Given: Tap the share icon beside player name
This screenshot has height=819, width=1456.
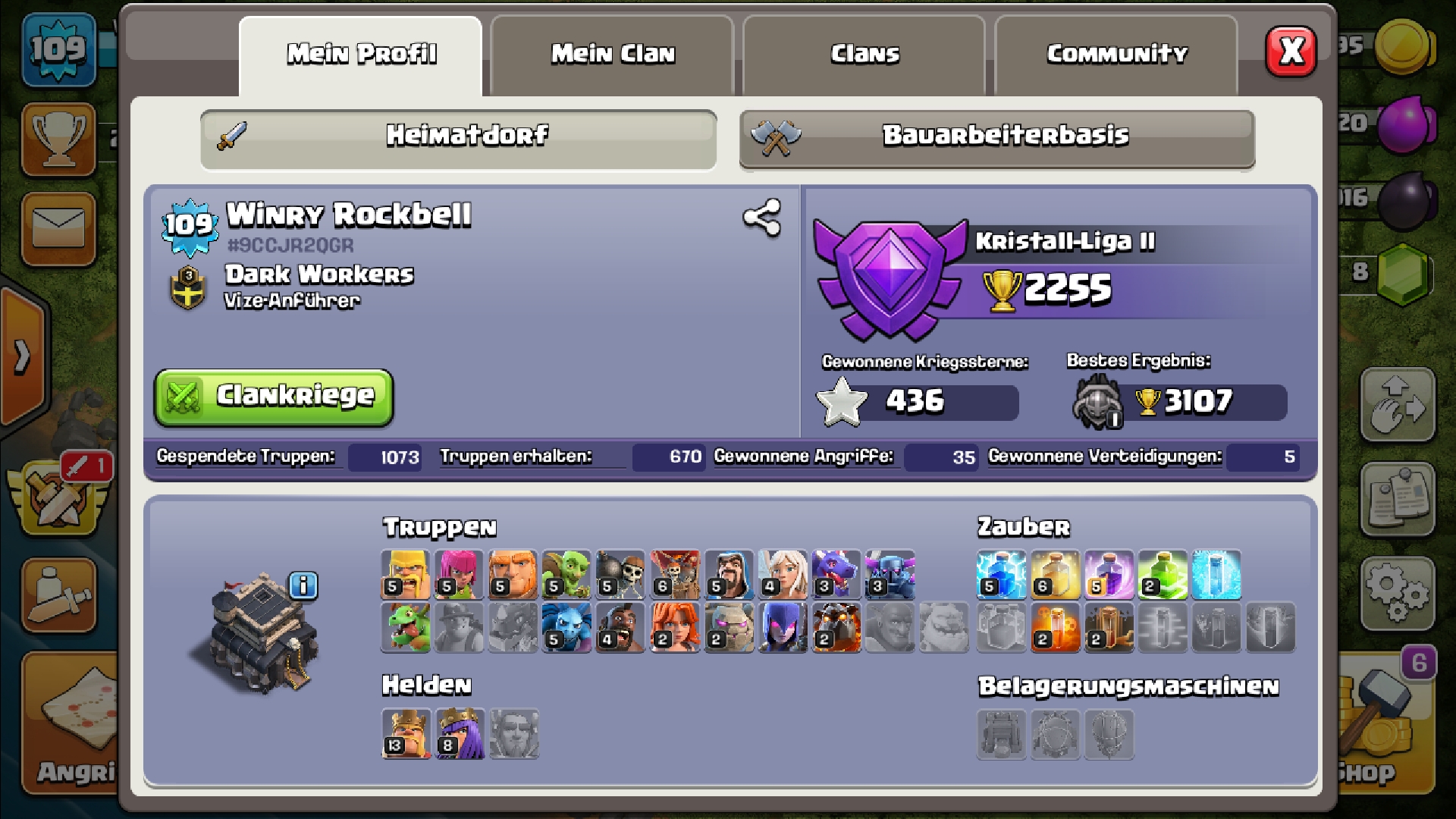Looking at the screenshot, I should (761, 218).
